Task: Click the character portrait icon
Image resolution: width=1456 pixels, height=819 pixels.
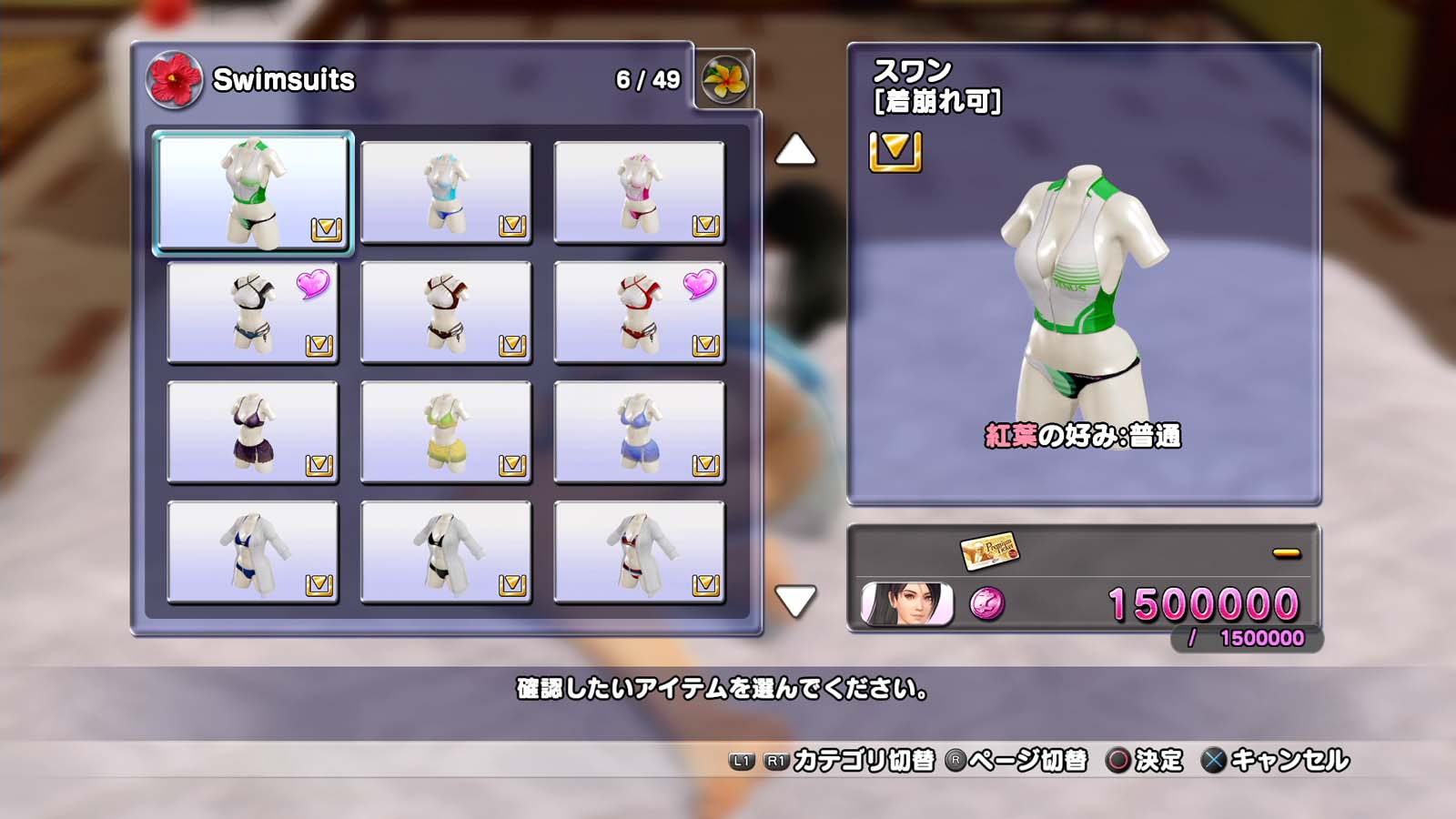Action: click(906, 603)
